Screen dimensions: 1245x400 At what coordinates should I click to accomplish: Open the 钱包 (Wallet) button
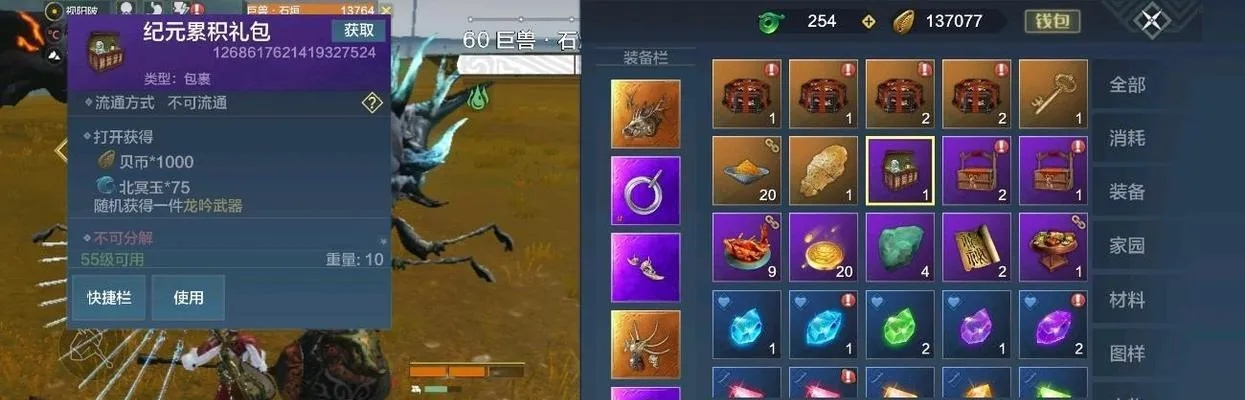[x=1053, y=20]
